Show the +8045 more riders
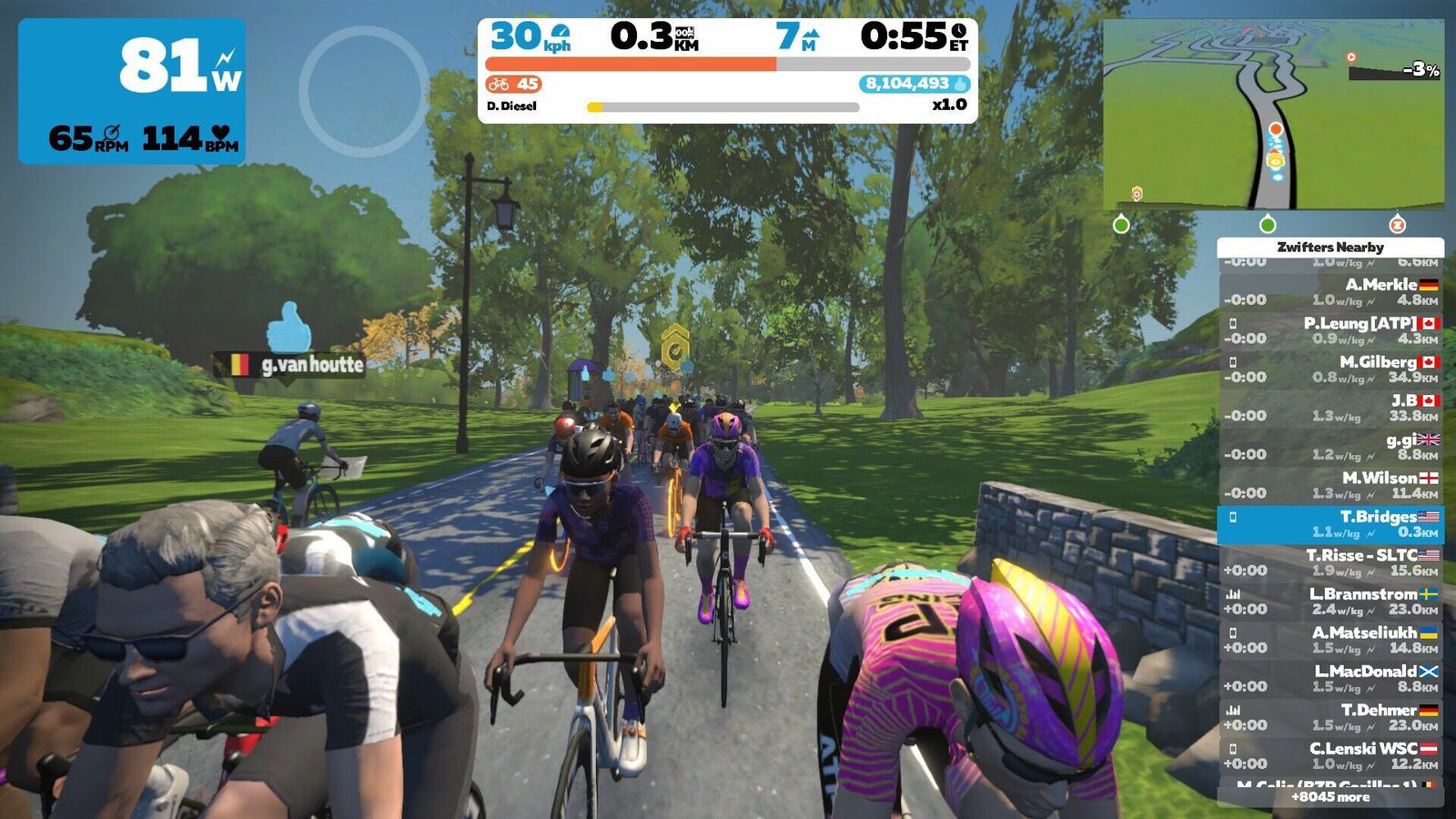 click(1330, 797)
